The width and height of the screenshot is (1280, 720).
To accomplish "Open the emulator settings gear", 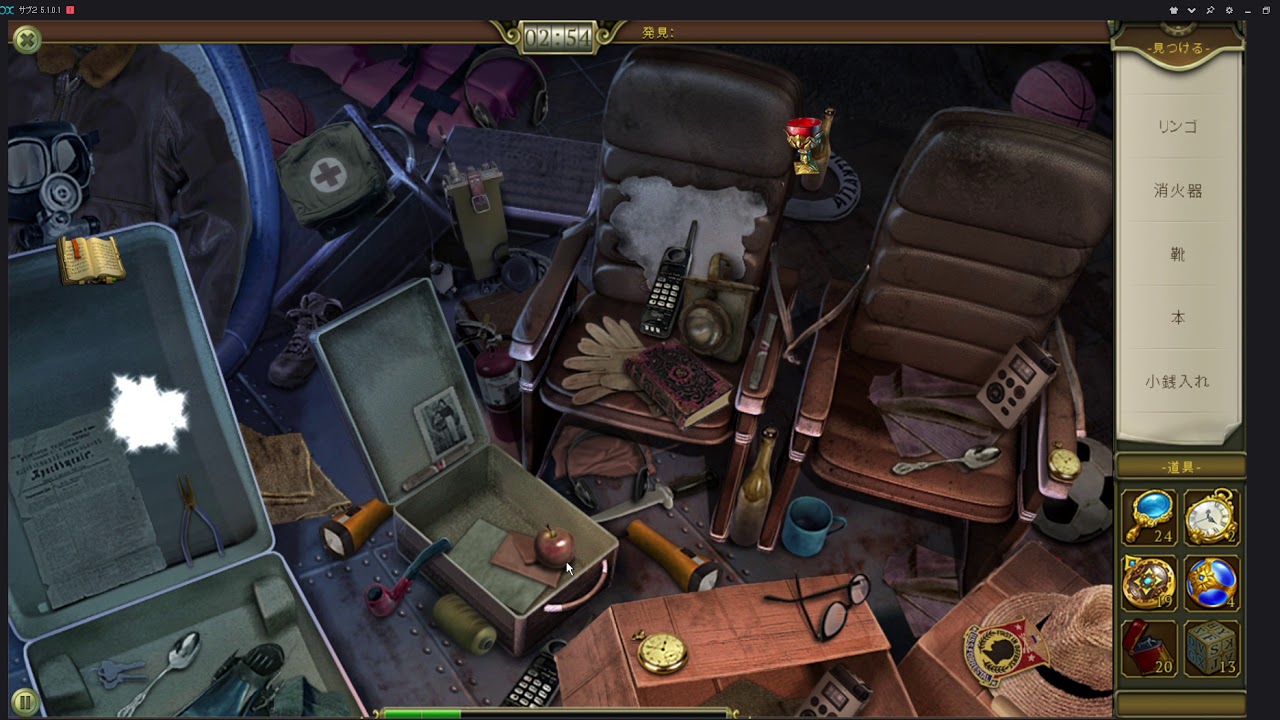I will tap(1228, 10).
